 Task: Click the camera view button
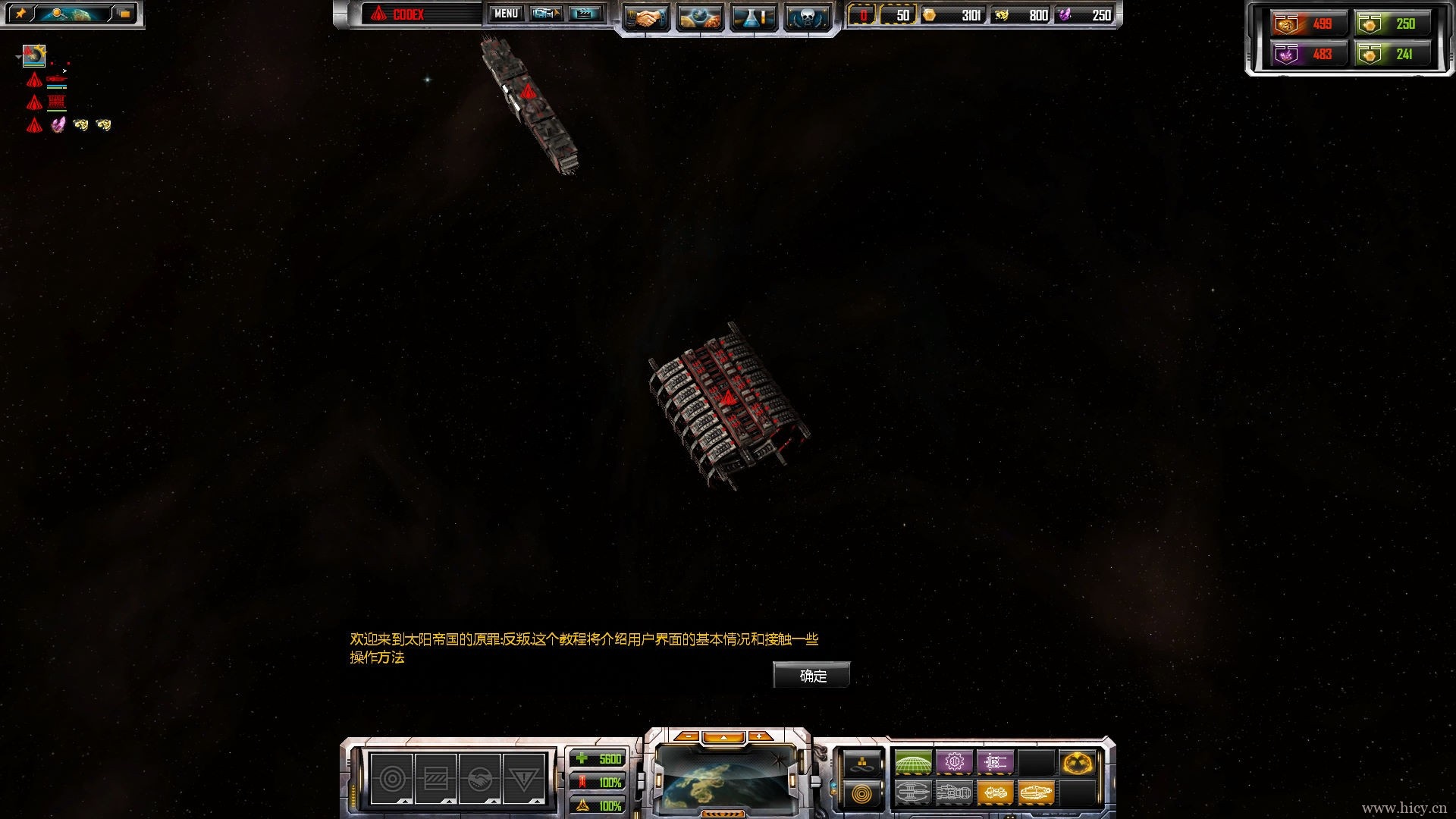[546, 14]
